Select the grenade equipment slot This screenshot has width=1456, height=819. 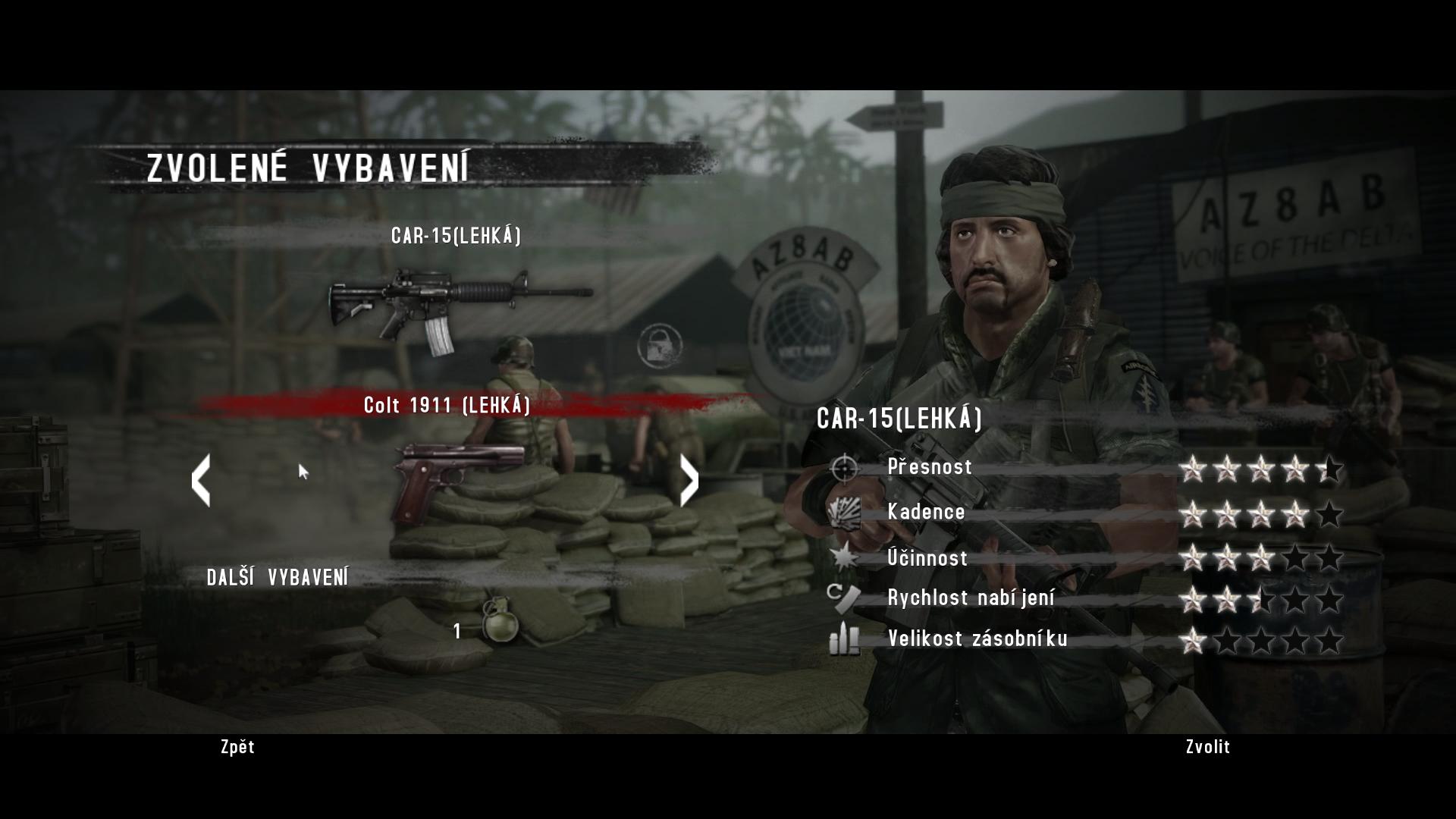pos(497,620)
